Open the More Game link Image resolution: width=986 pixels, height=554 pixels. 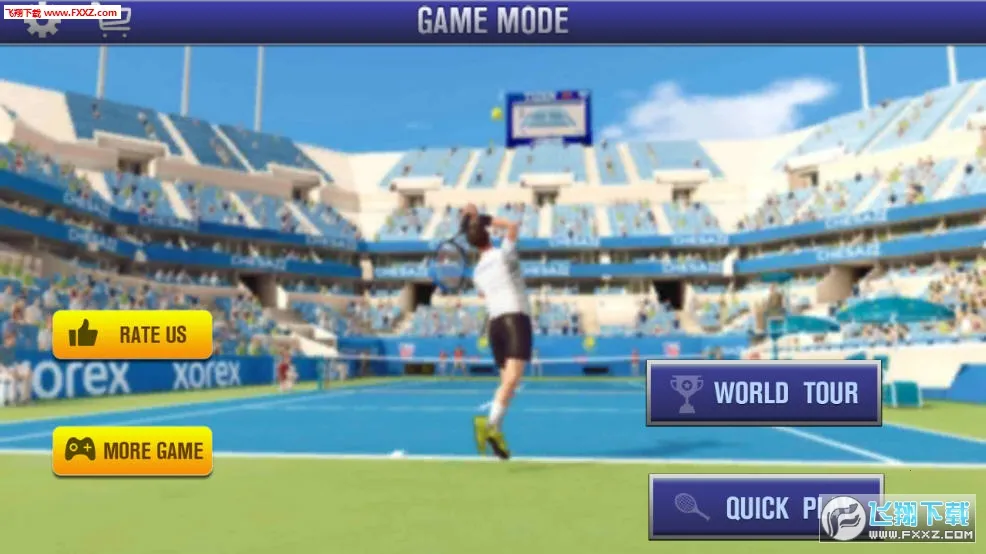(x=133, y=451)
